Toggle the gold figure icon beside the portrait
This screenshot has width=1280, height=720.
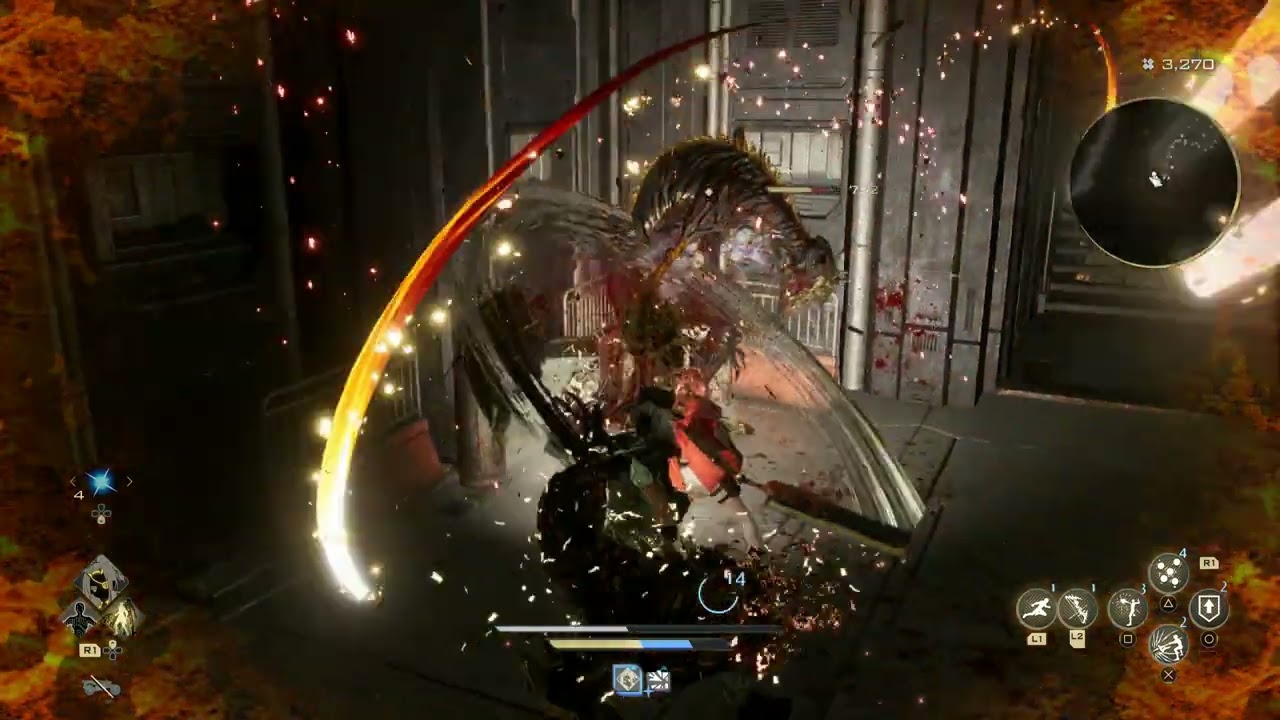point(121,616)
